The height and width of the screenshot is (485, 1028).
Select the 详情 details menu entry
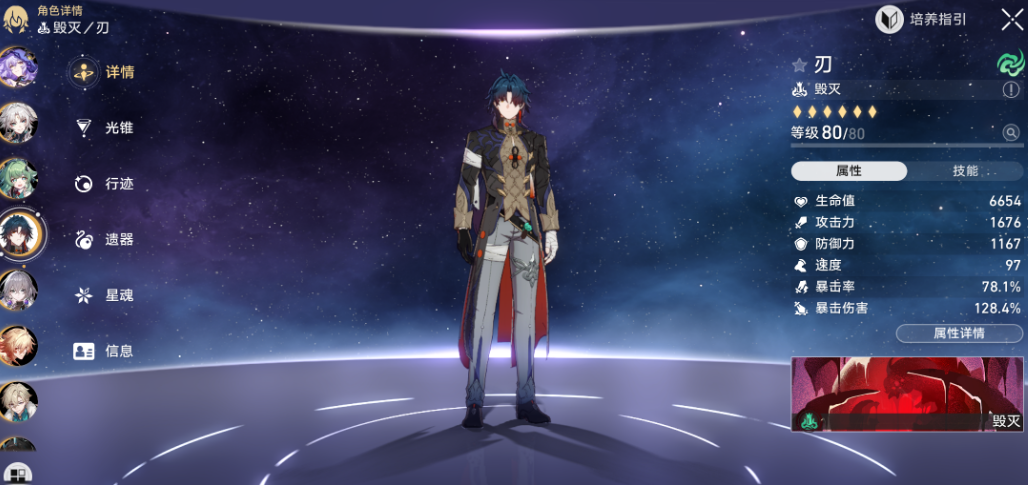(x=103, y=72)
